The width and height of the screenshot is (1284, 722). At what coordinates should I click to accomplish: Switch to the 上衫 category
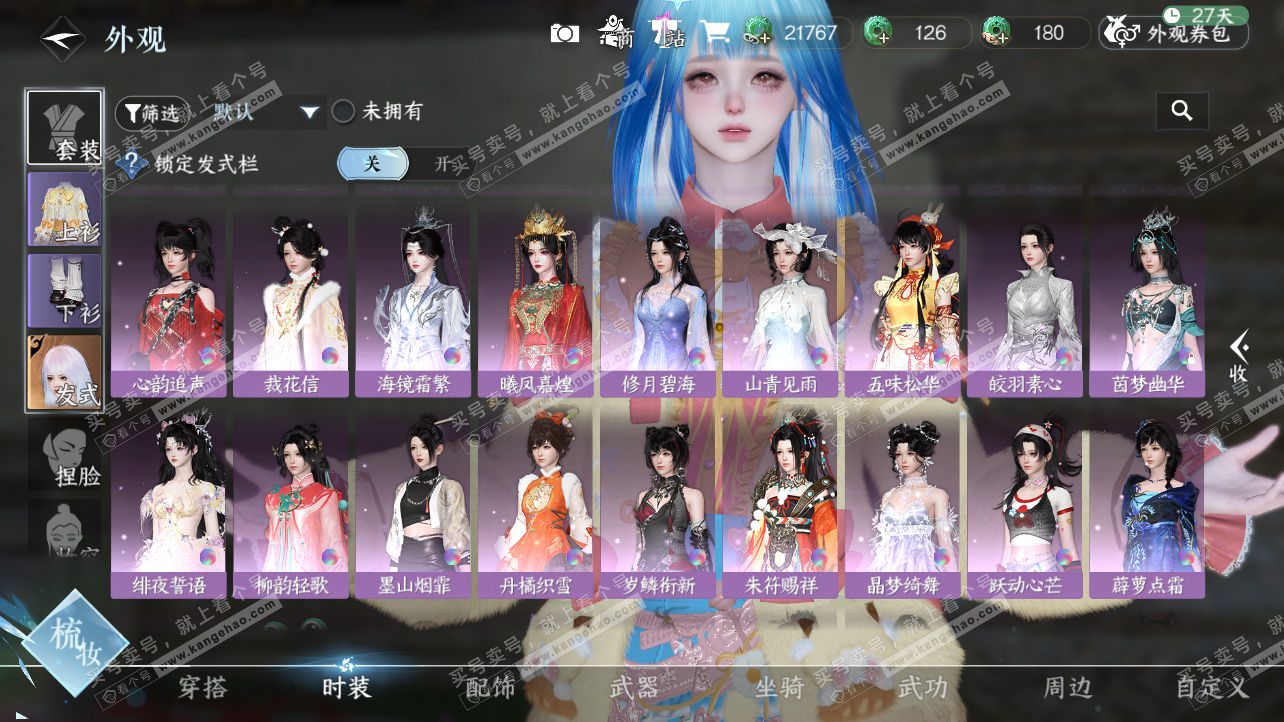tap(64, 209)
